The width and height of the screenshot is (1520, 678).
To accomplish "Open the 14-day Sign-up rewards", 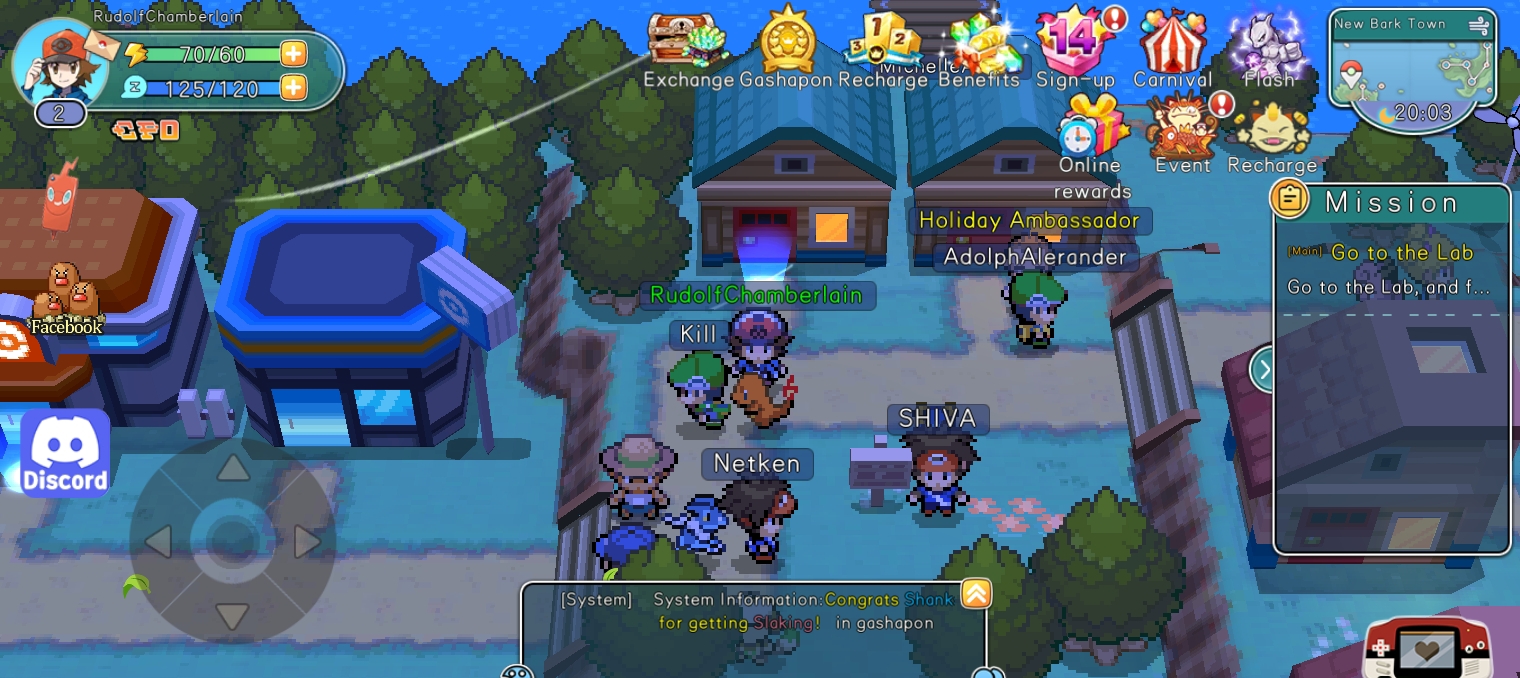I will coord(1075,42).
